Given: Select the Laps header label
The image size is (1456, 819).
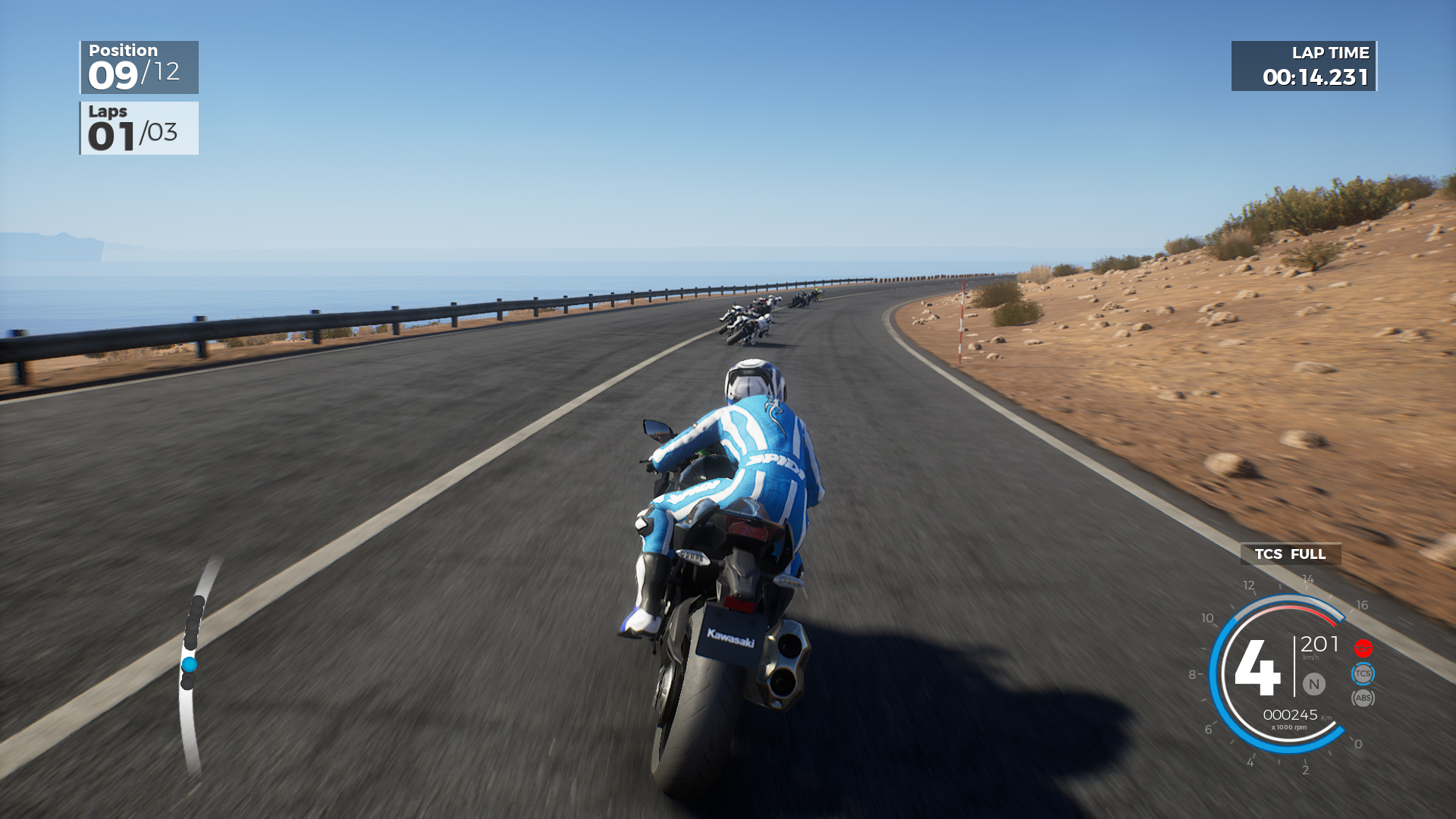Looking at the screenshot, I should coord(108,111).
